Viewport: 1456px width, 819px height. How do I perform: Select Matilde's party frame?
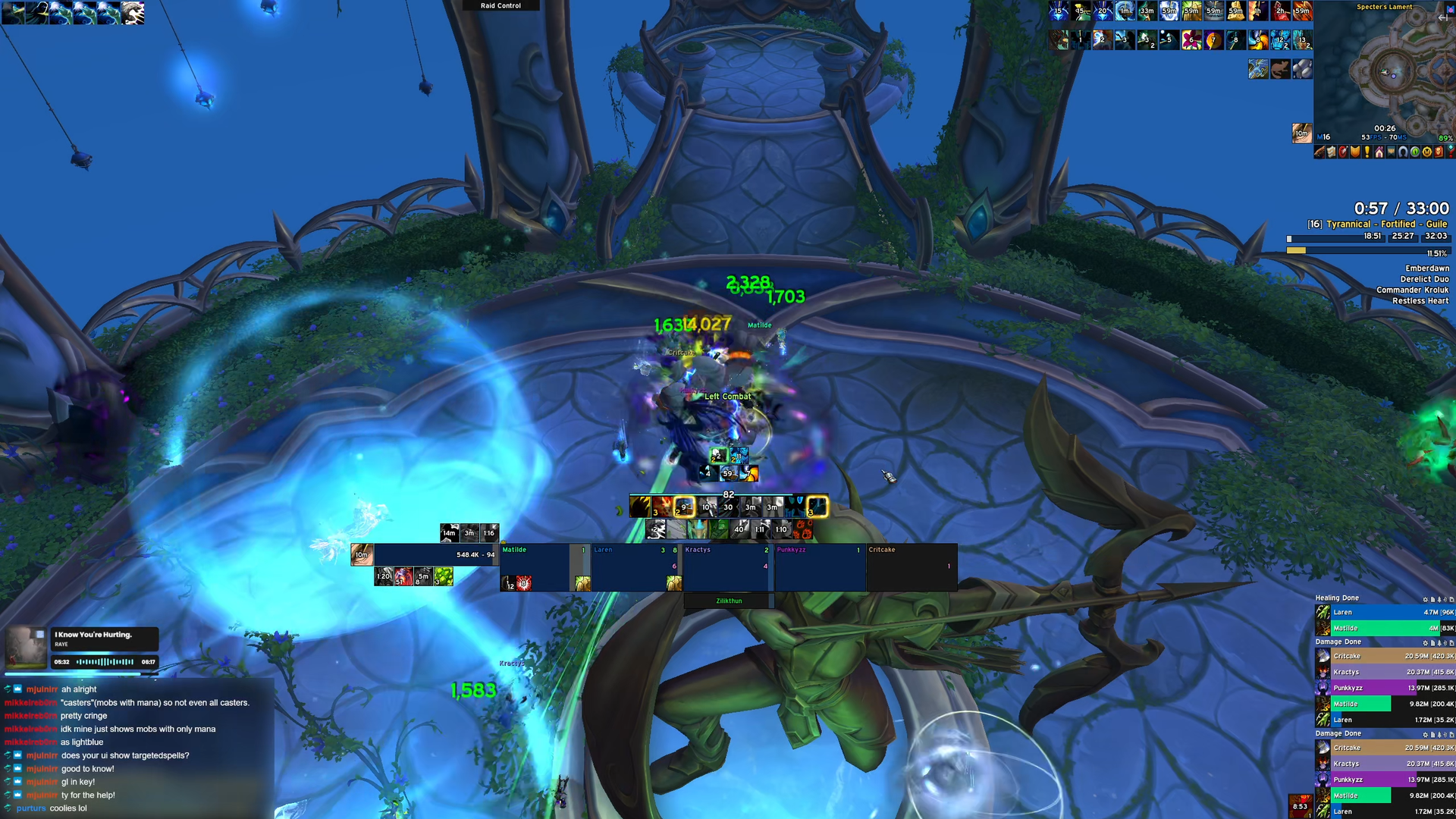(x=535, y=565)
